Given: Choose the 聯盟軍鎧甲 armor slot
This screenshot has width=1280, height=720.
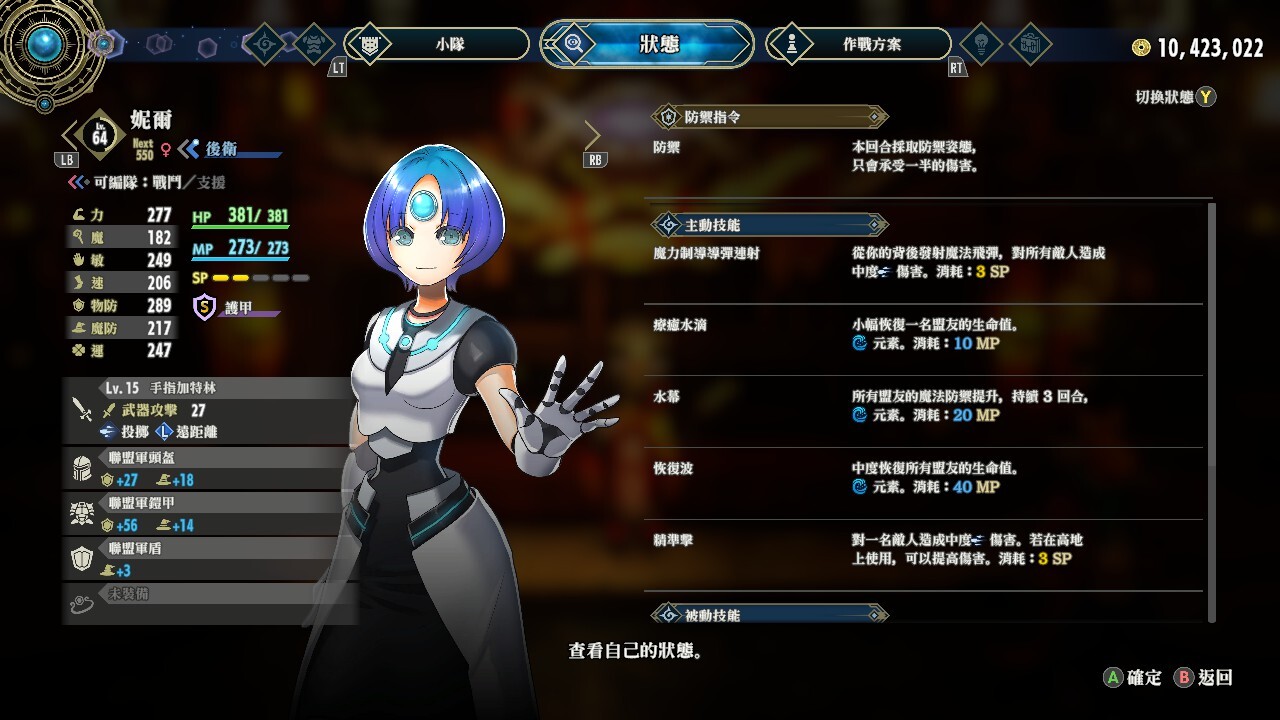Looking at the screenshot, I should (210, 513).
